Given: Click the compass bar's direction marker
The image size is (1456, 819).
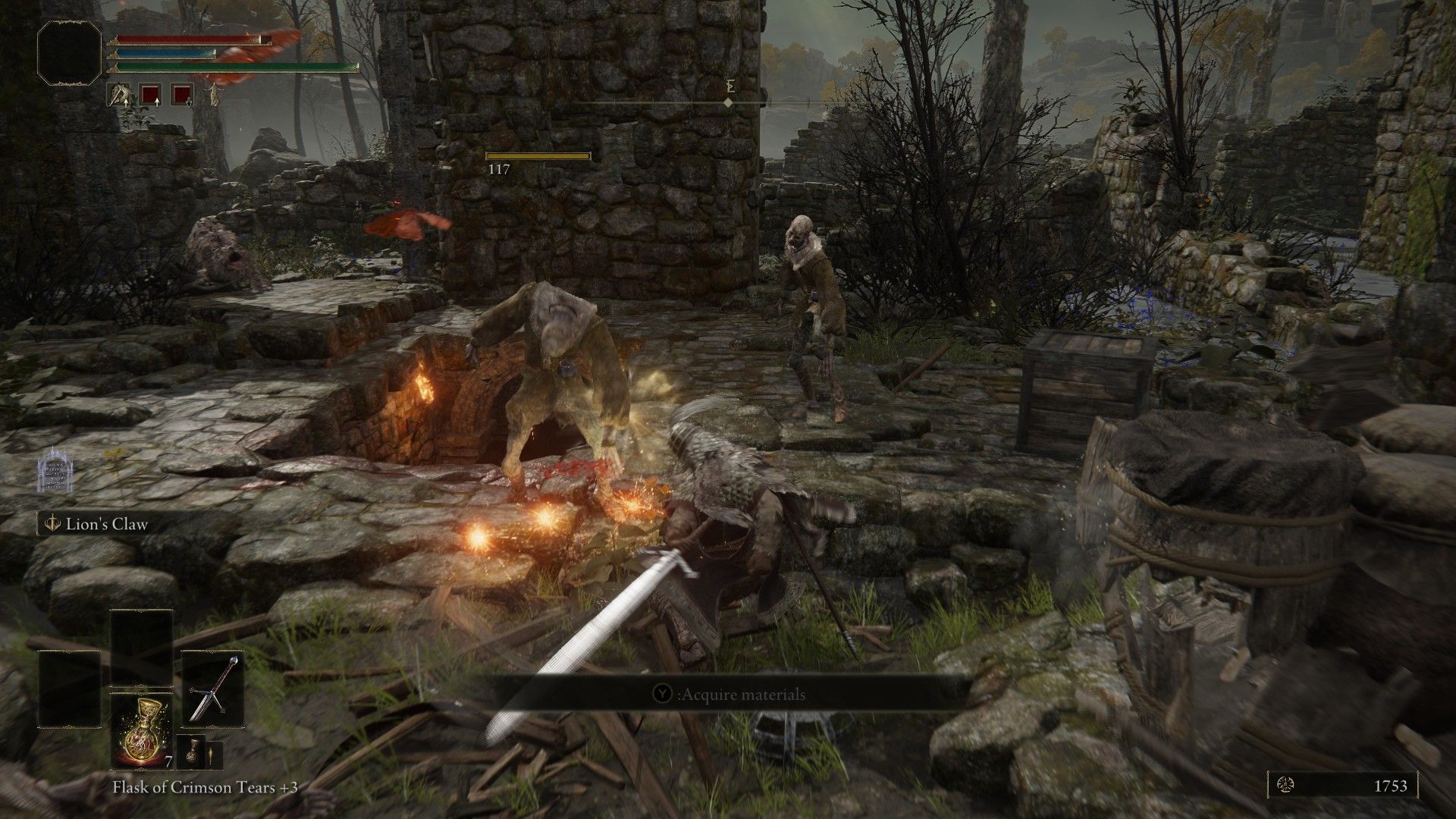Looking at the screenshot, I should pyautogui.click(x=728, y=102).
